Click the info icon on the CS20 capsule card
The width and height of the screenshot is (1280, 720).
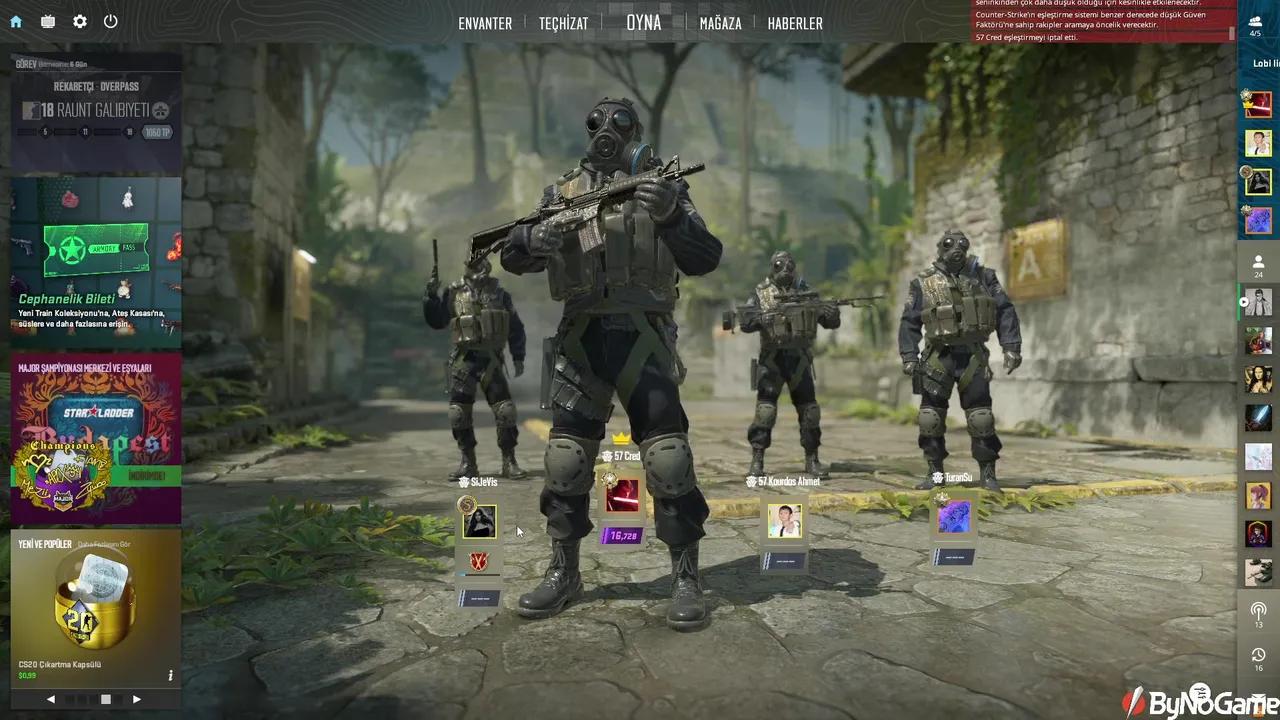tap(170, 674)
